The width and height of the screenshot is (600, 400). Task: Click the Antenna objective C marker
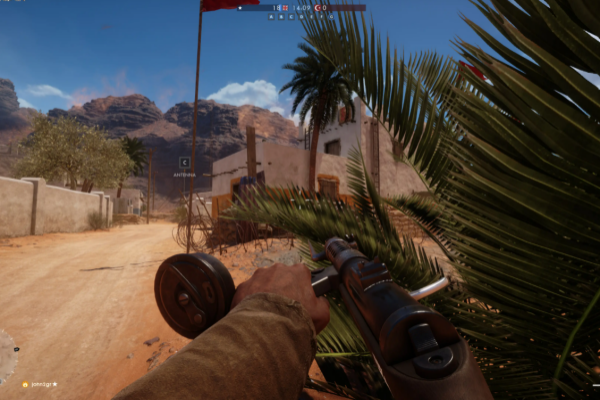point(184,161)
